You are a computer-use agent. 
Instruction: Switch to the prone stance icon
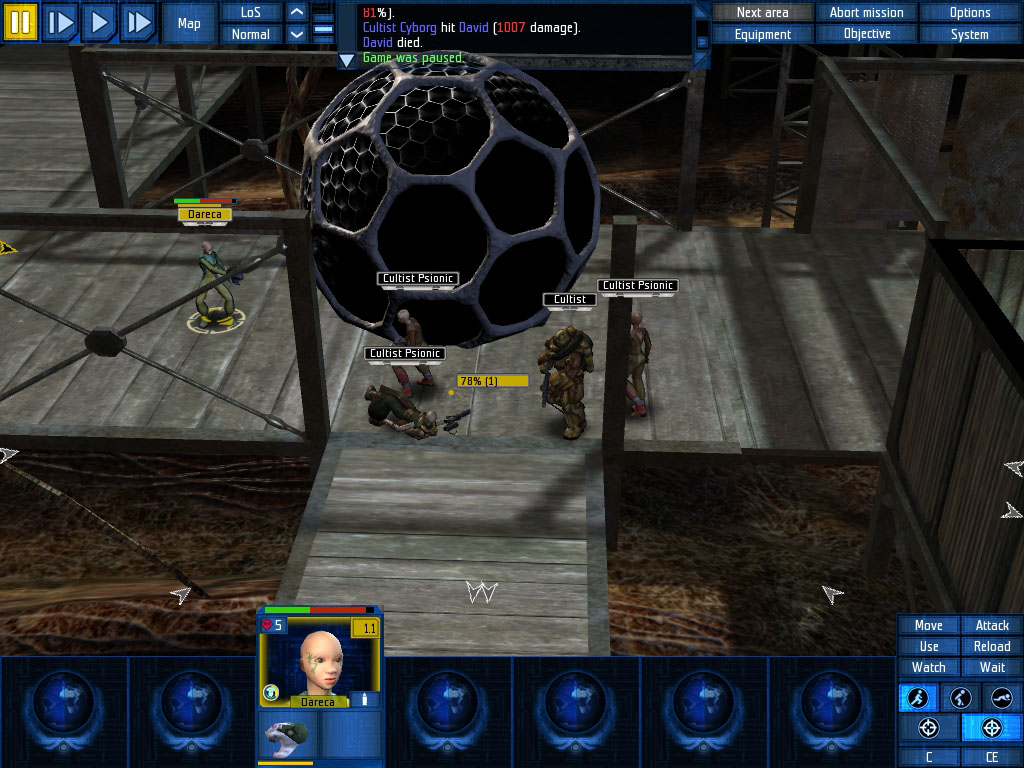(x=1001, y=698)
